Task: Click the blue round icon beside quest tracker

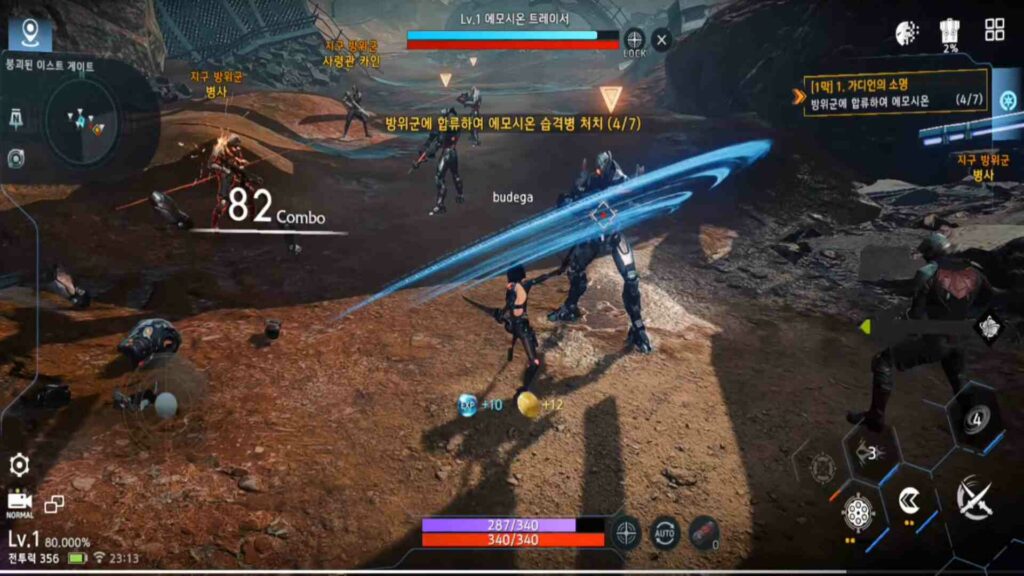Action: click(1008, 101)
